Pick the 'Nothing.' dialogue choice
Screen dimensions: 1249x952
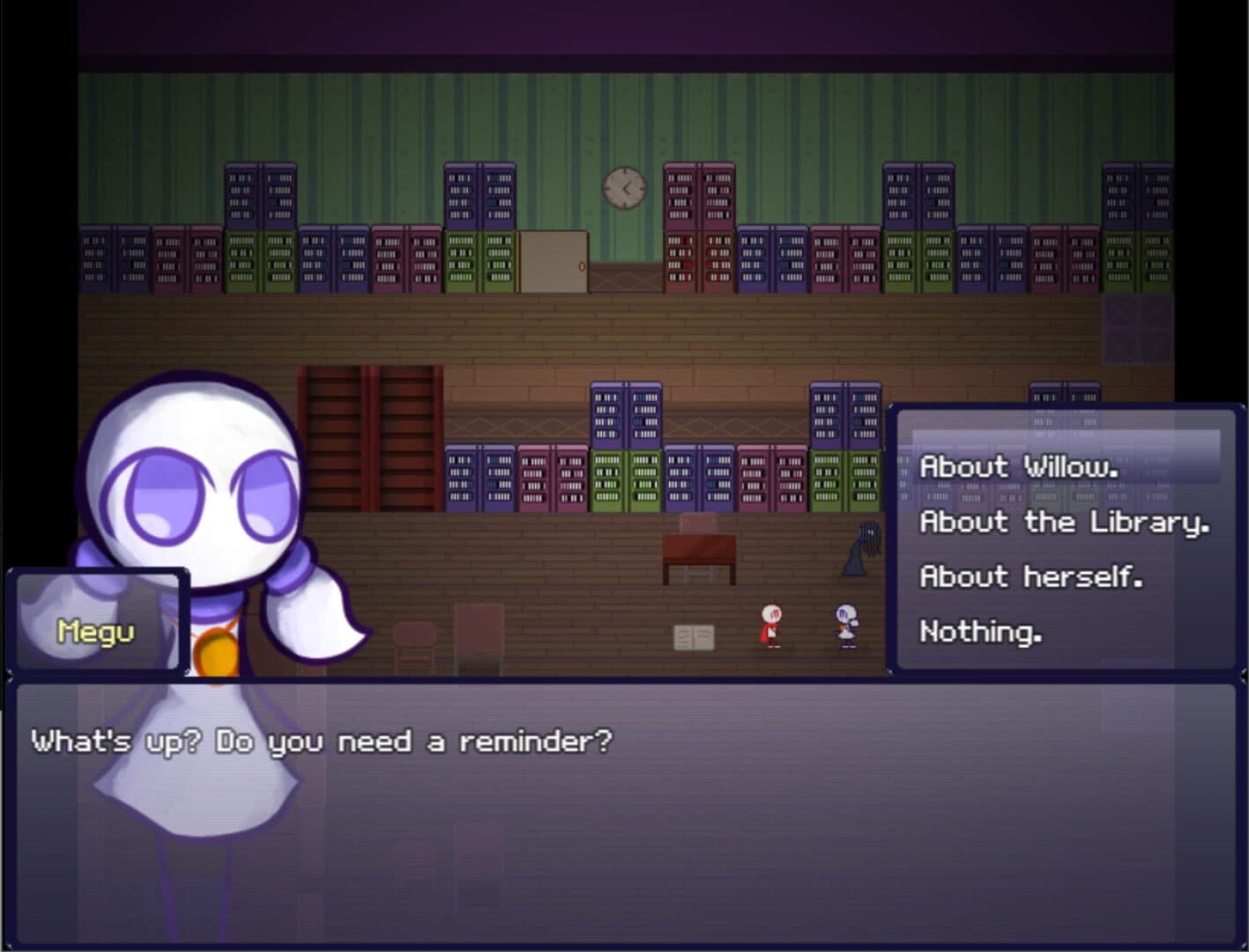(980, 631)
